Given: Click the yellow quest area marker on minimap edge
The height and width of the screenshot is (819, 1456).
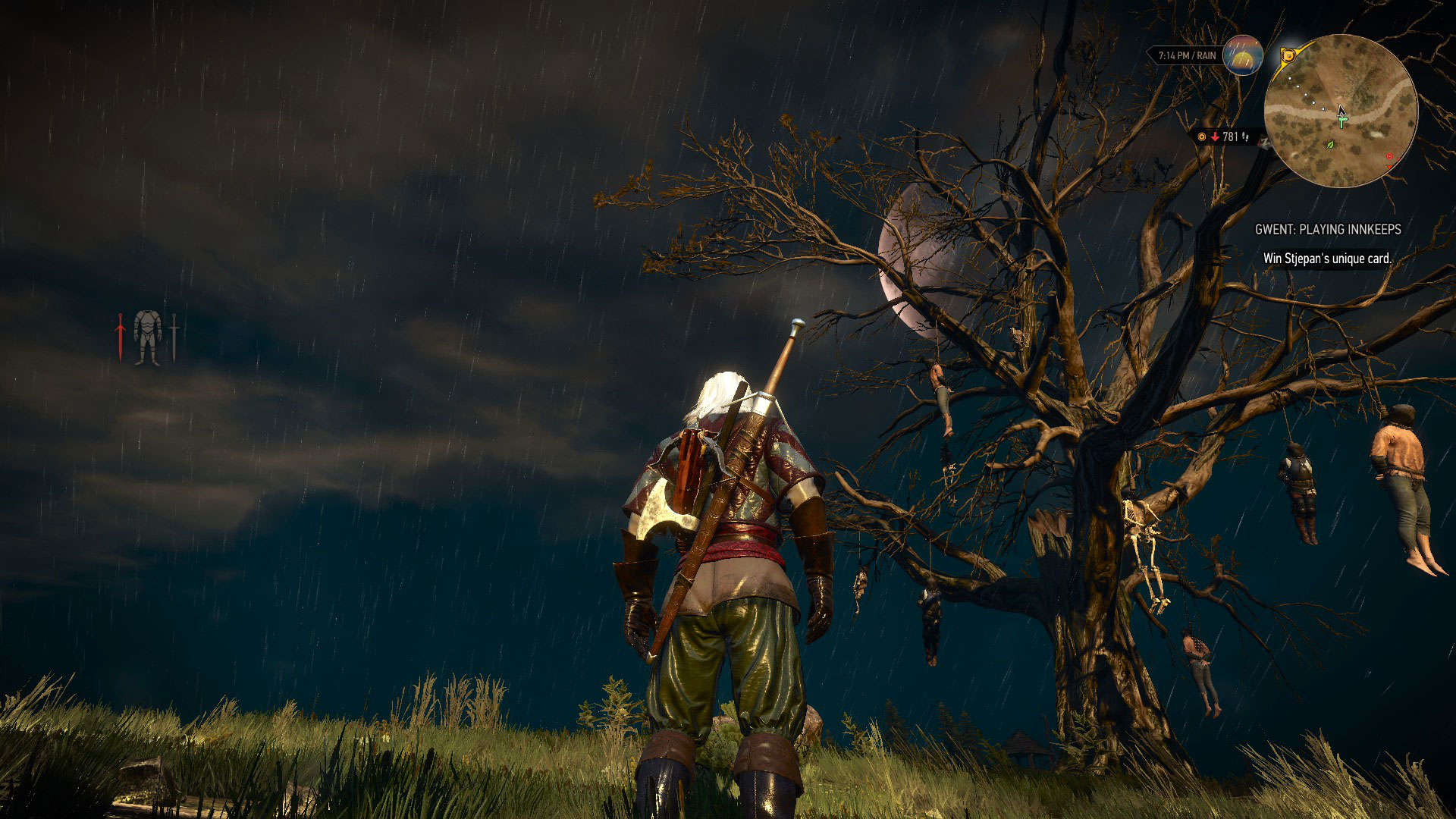Looking at the screenshot, I should point(1288,56).
